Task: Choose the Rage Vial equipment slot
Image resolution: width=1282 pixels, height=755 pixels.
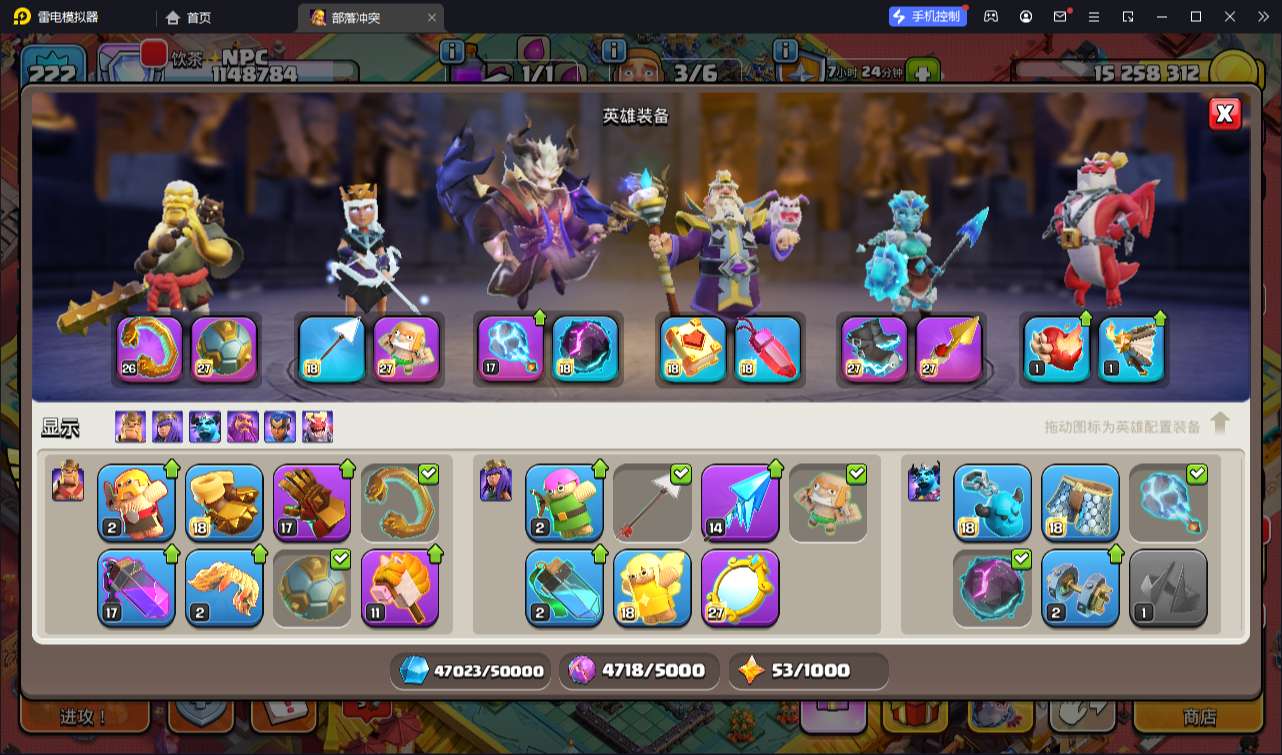Action: pos(136,588)
